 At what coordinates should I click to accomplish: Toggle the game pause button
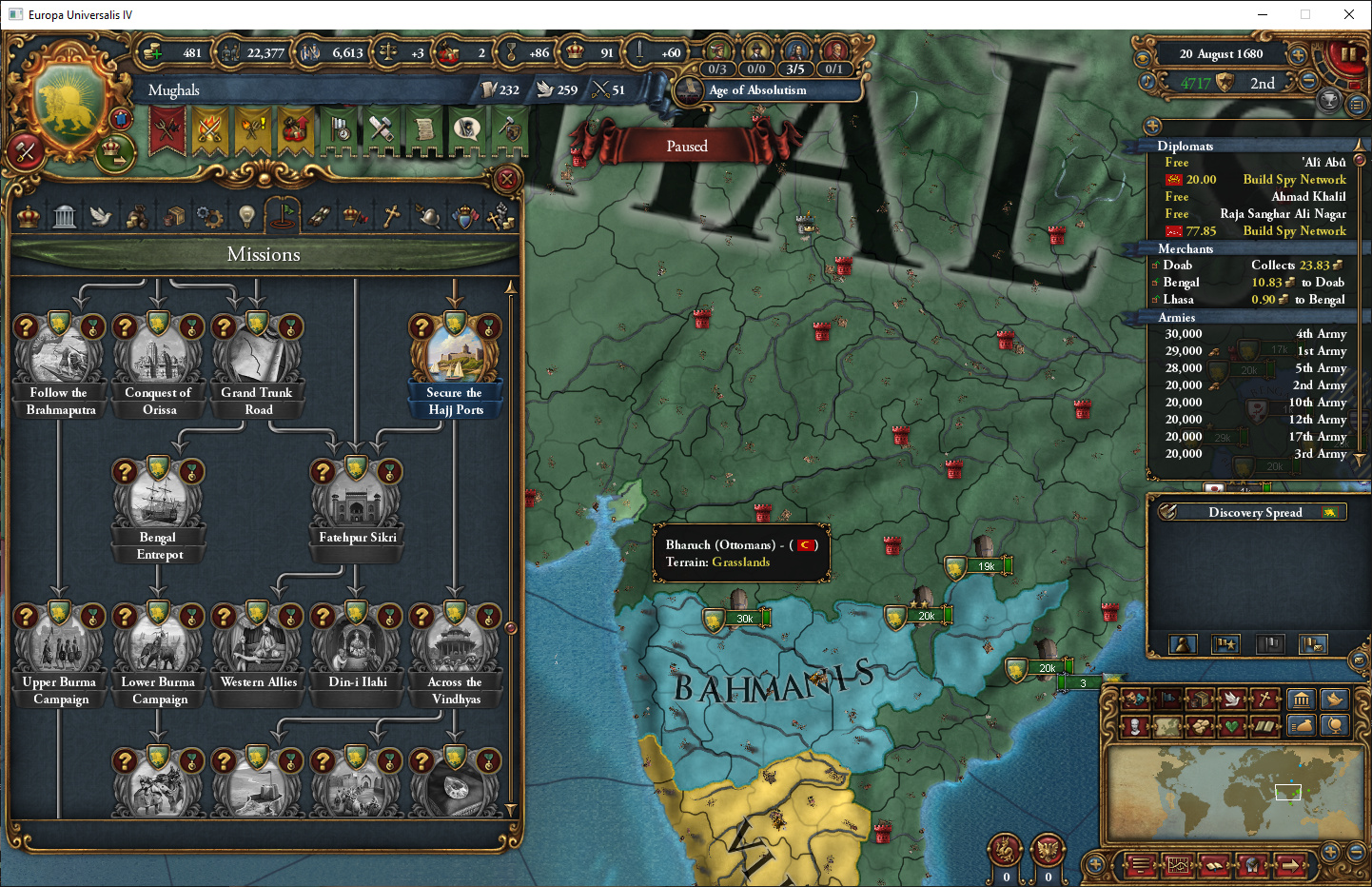1349,54
